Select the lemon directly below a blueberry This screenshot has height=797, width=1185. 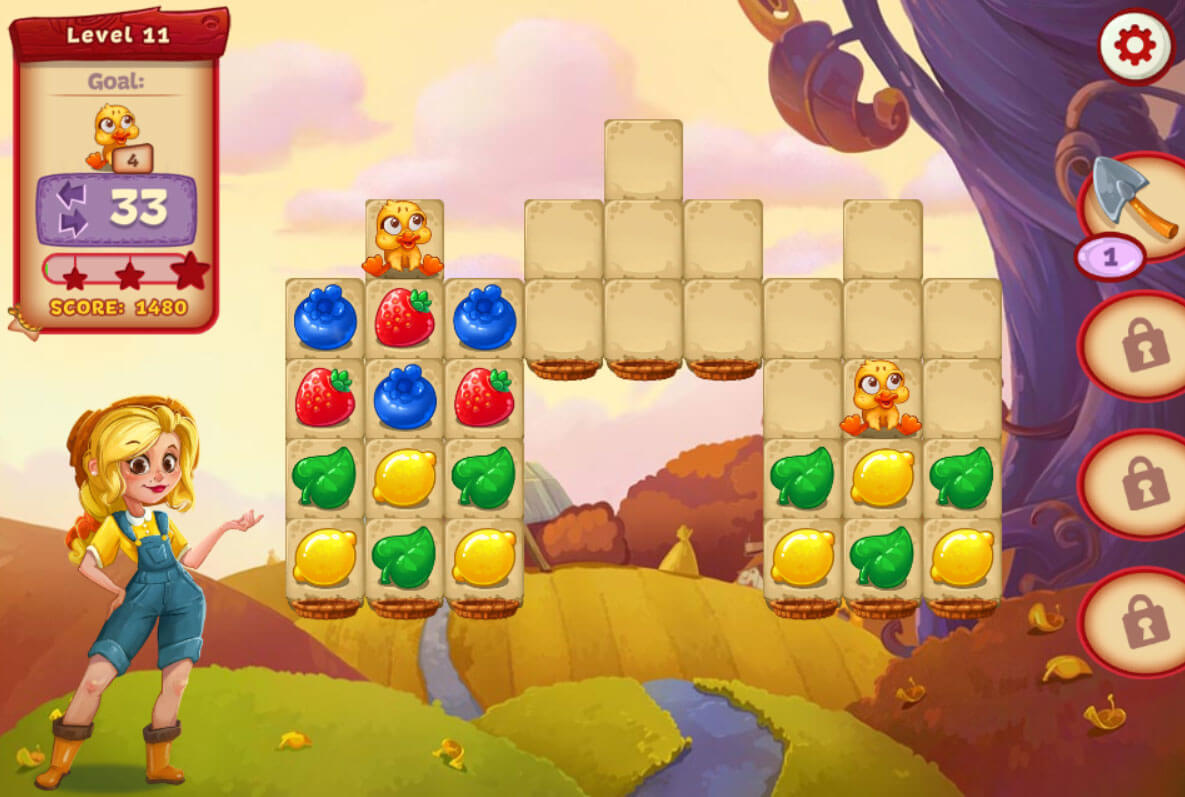tap(404, 477)
